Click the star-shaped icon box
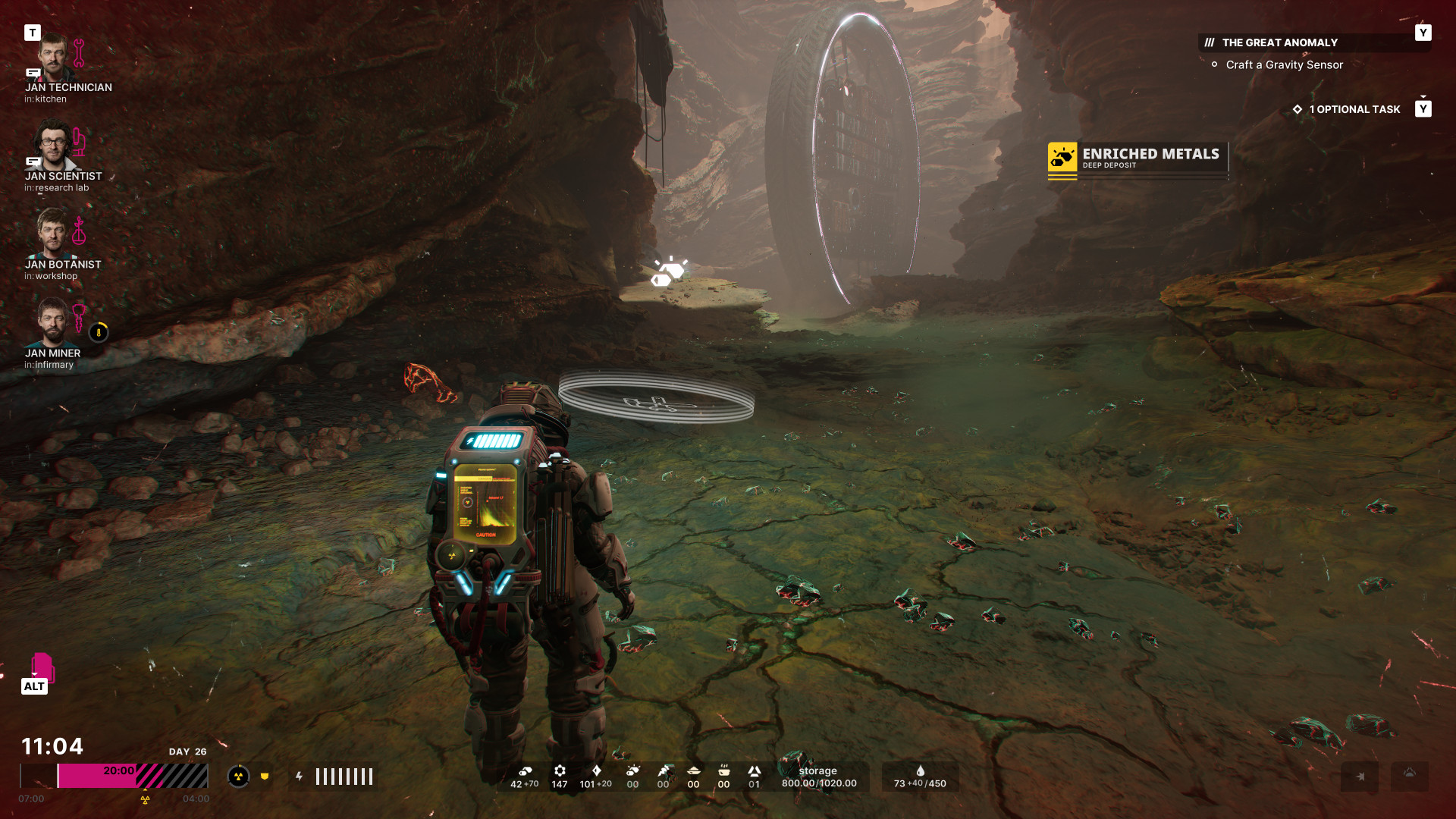This screenshot has height=819, width=1456. pyautogui.click(x=1360, y=776)
